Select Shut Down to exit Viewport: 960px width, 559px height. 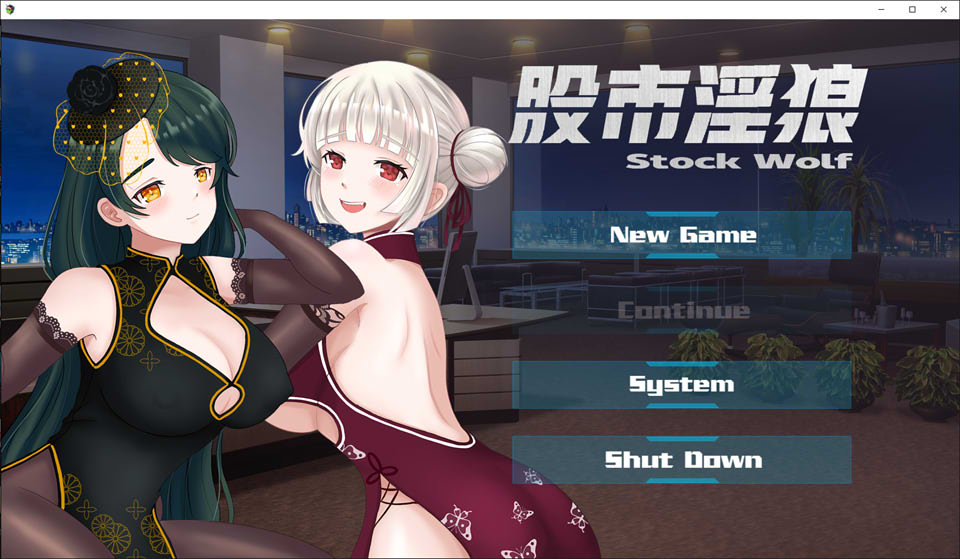(682, 460)
